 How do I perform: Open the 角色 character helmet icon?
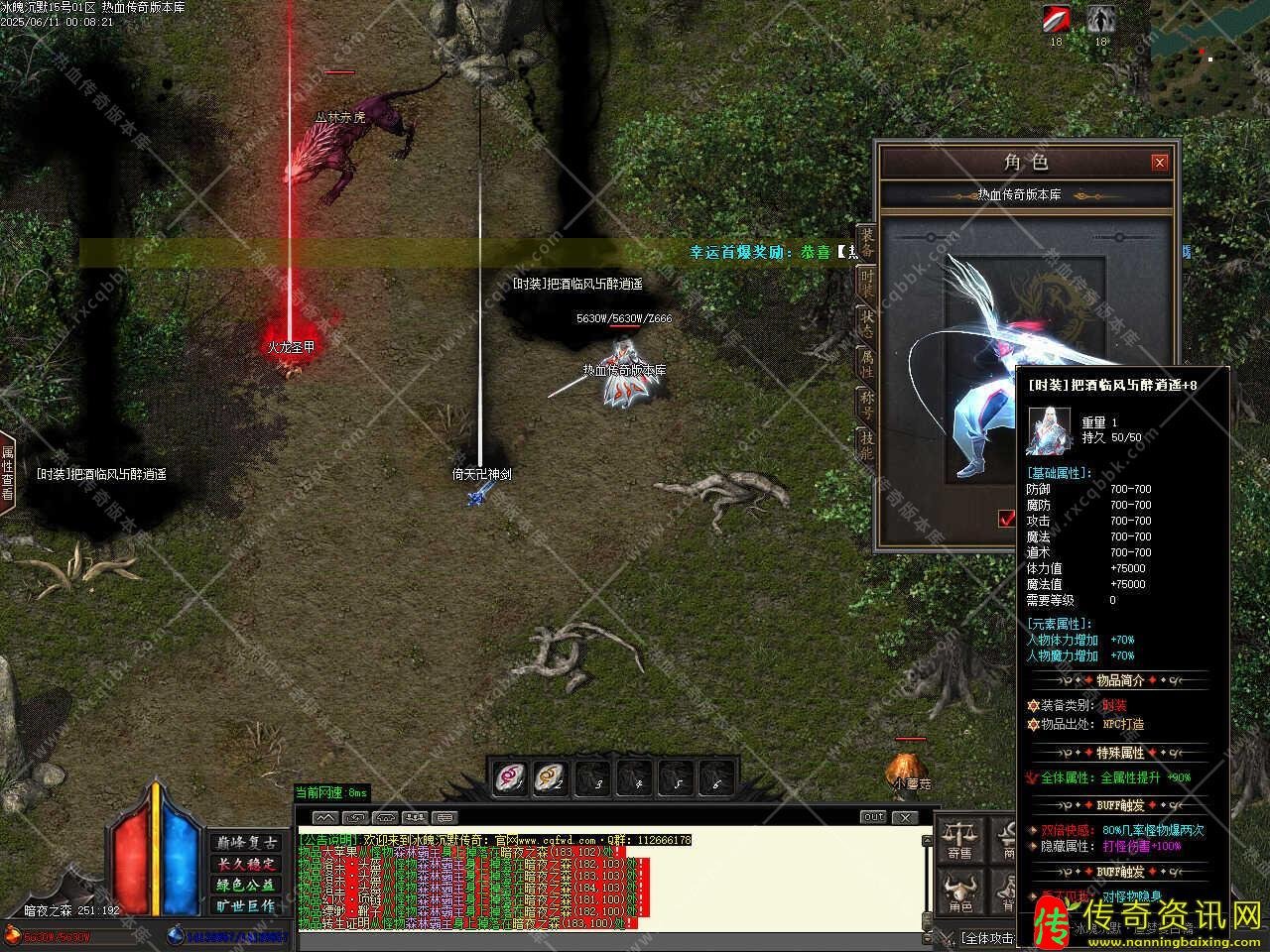point(959,892)
